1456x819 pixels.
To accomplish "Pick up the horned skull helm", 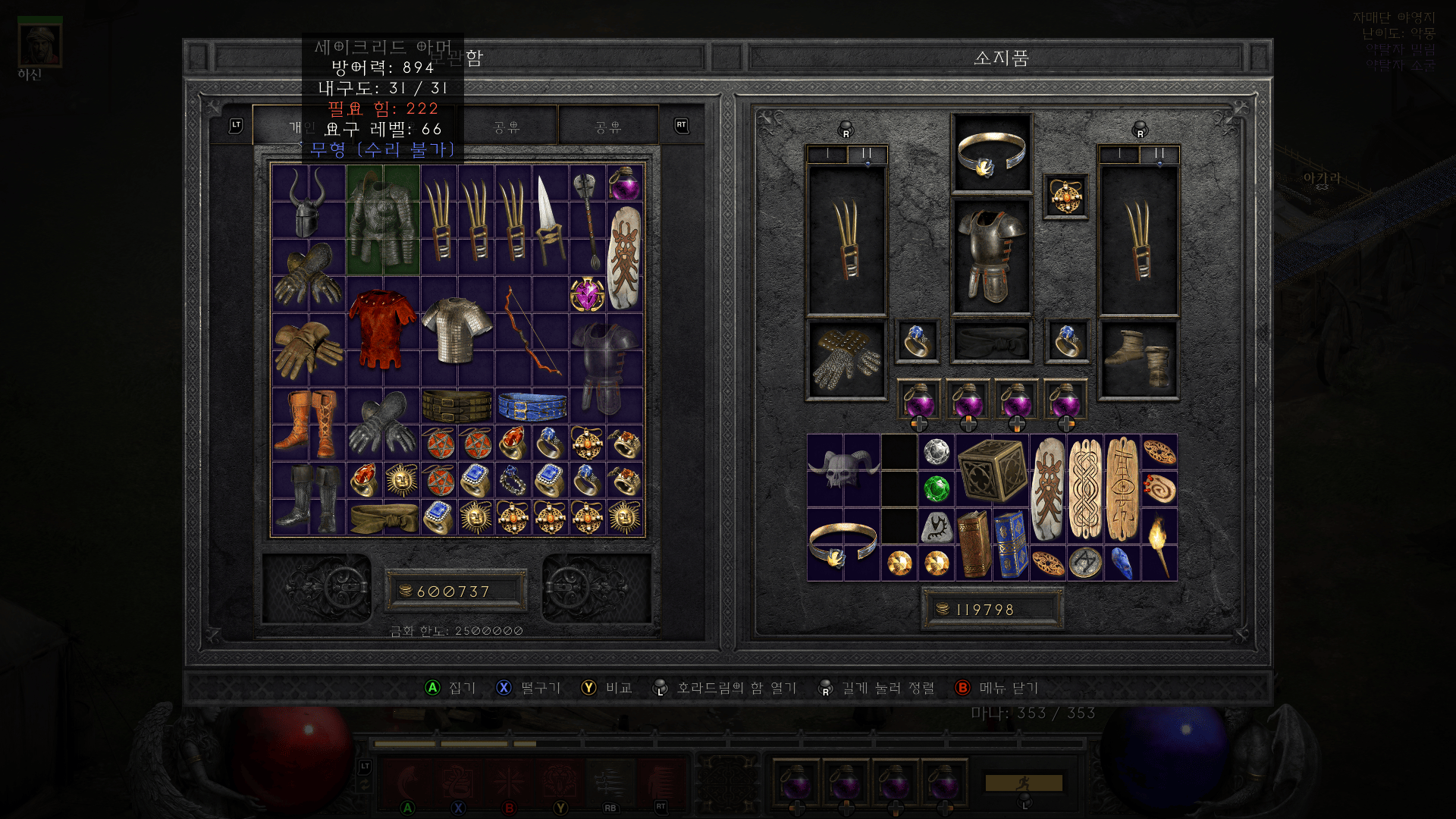I will pos(843,471).
